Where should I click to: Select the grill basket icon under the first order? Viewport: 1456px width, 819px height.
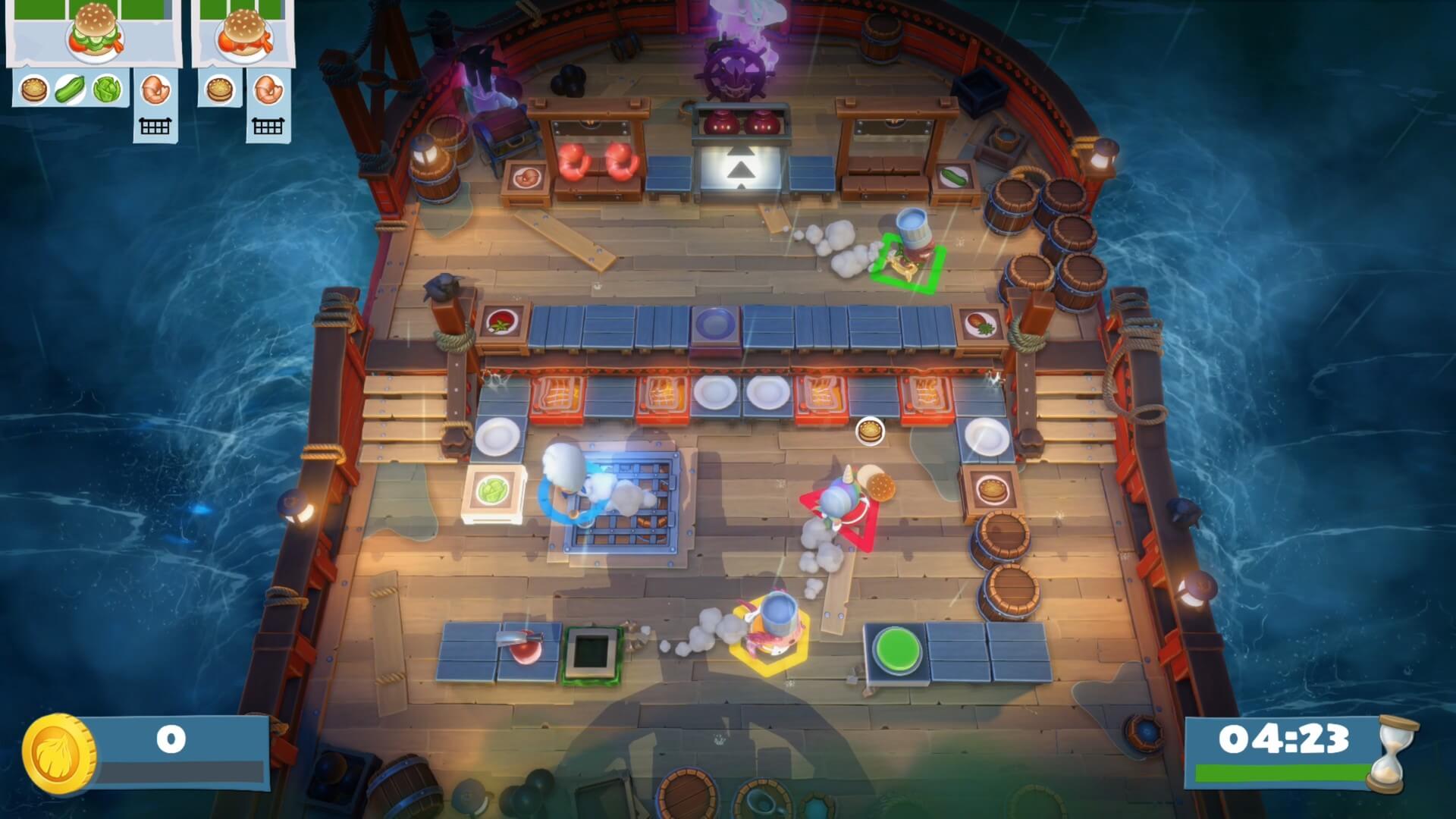pos(155,125)
